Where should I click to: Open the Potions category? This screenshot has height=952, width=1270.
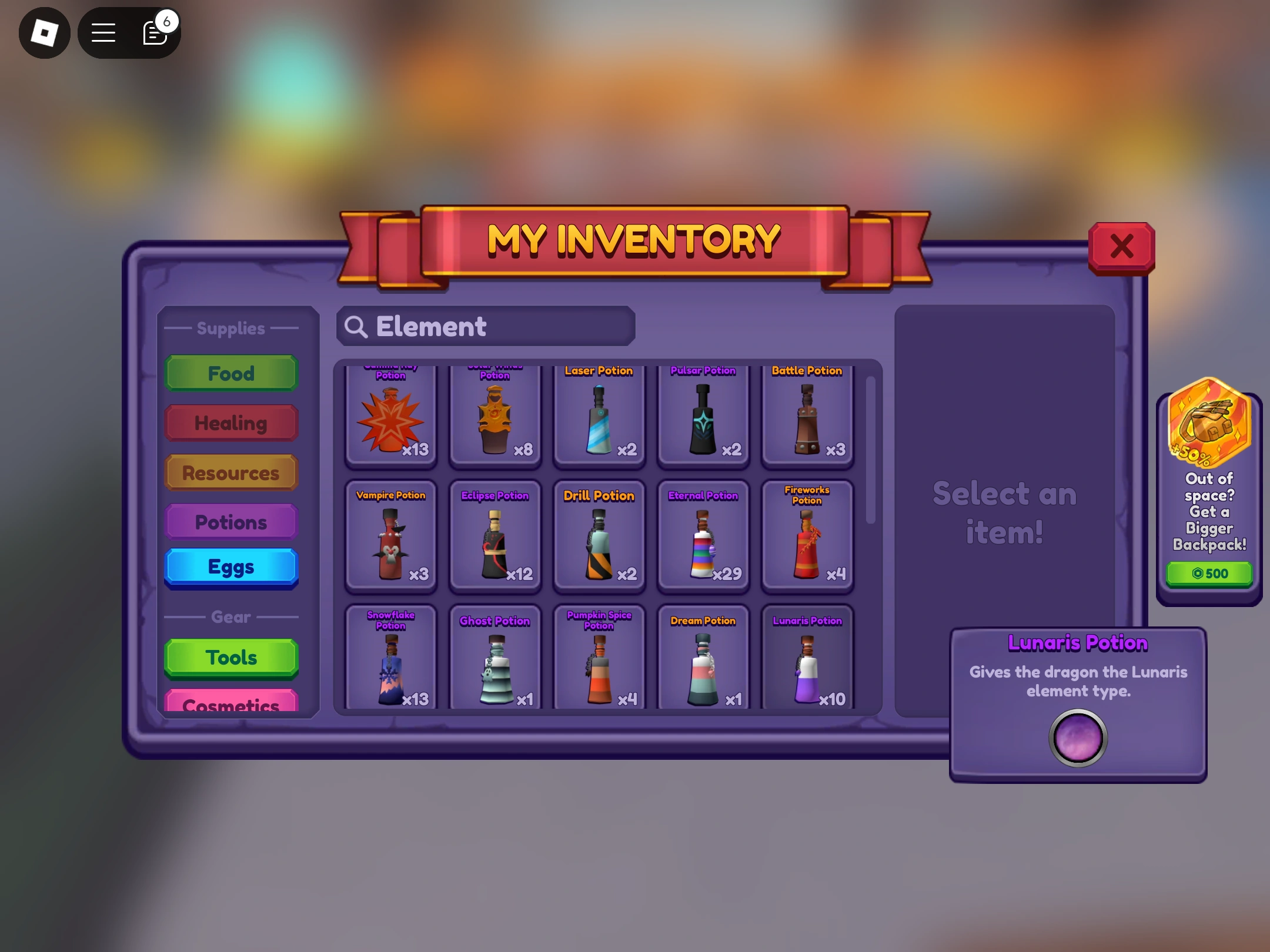(231, 521)
